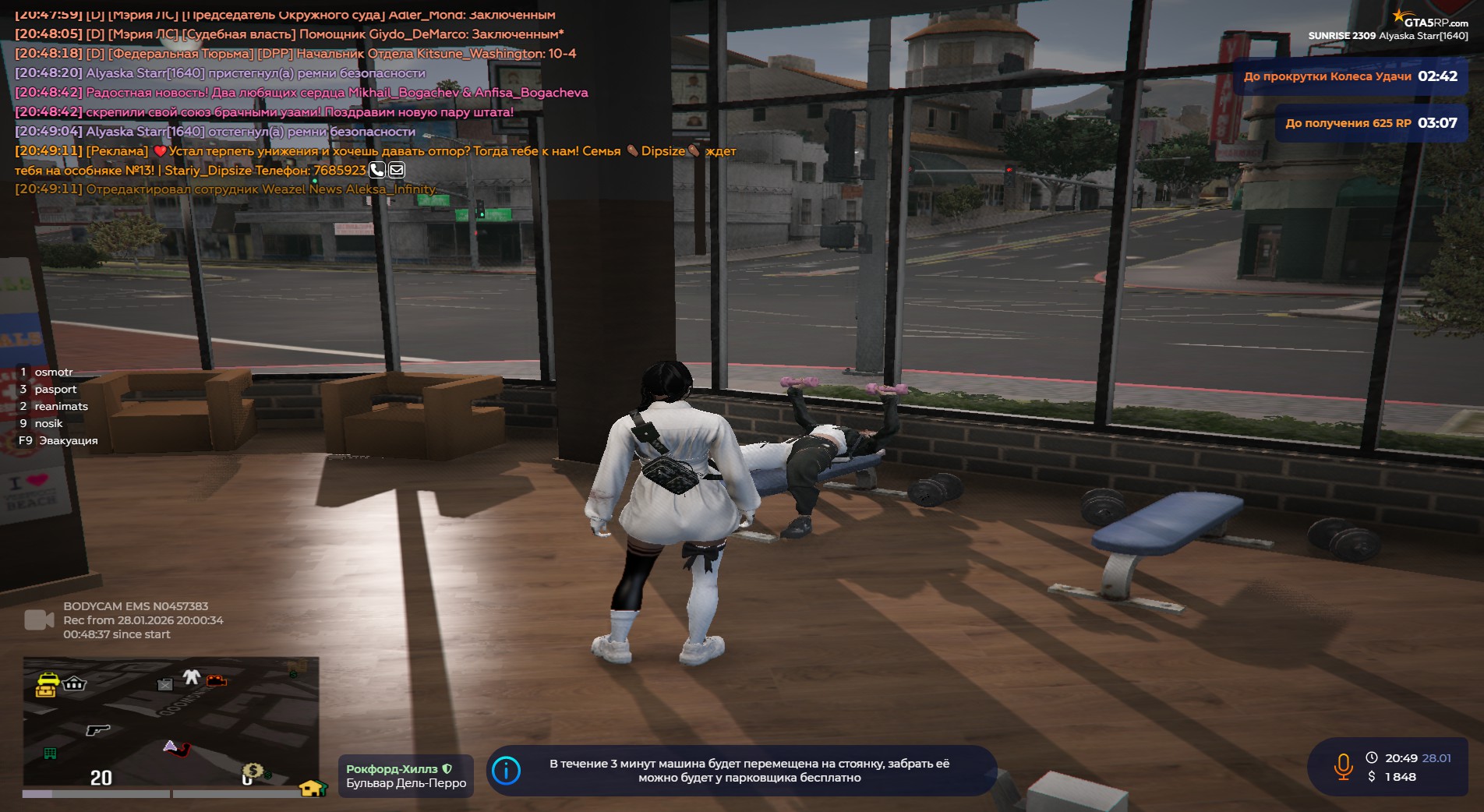Choose the reanimats quick action entry
1484x812 pixels.
coord(61,406)
